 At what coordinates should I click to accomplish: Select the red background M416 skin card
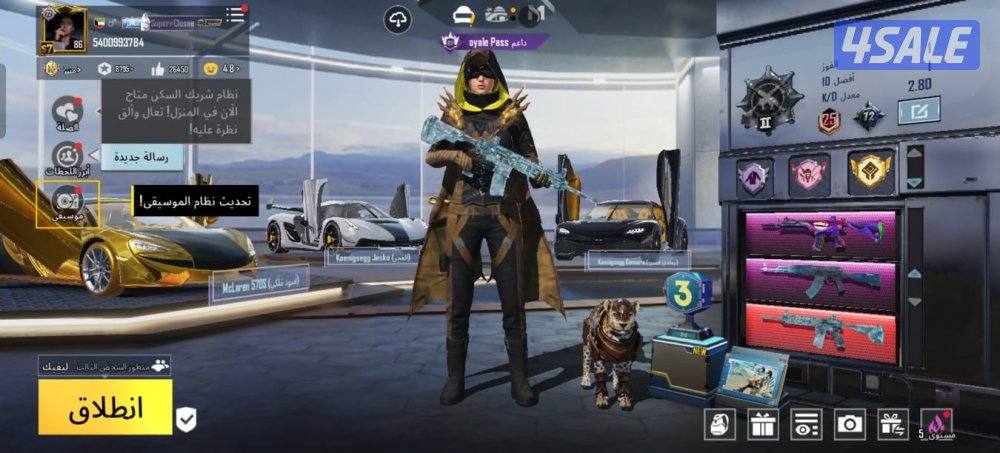820,327
